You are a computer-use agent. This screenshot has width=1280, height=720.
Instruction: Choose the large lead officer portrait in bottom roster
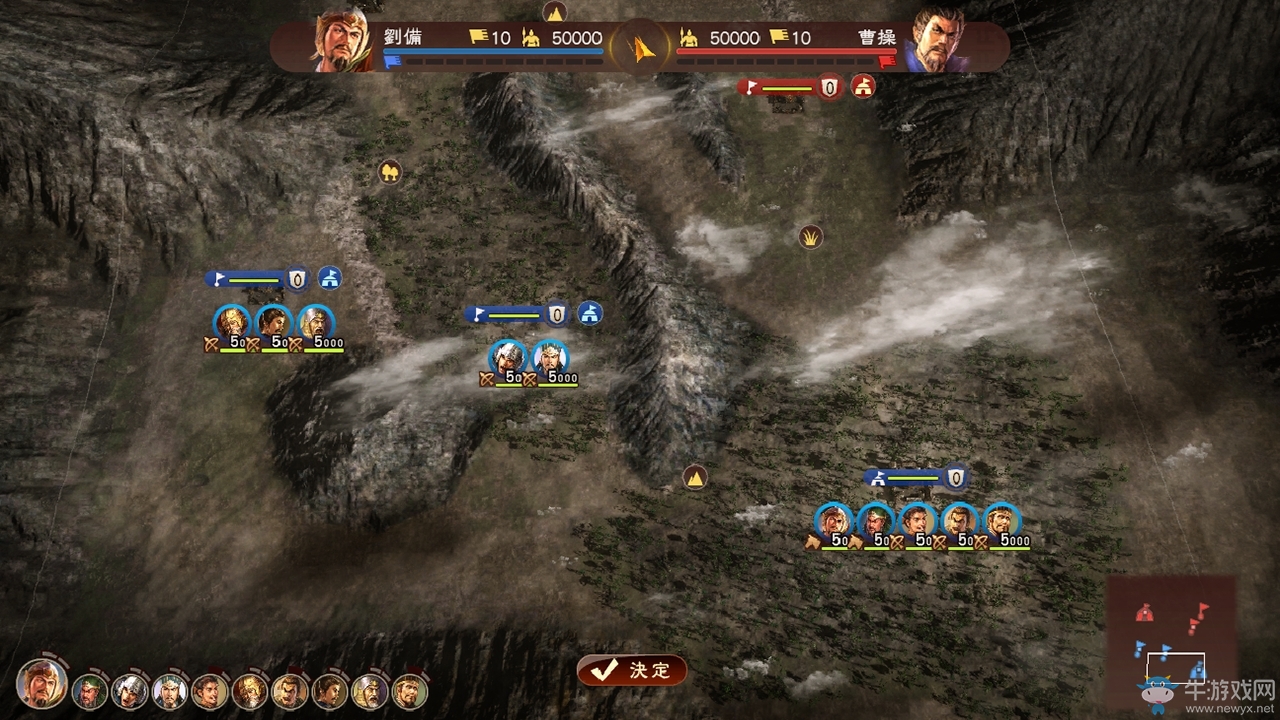click(x=42, y=684)
